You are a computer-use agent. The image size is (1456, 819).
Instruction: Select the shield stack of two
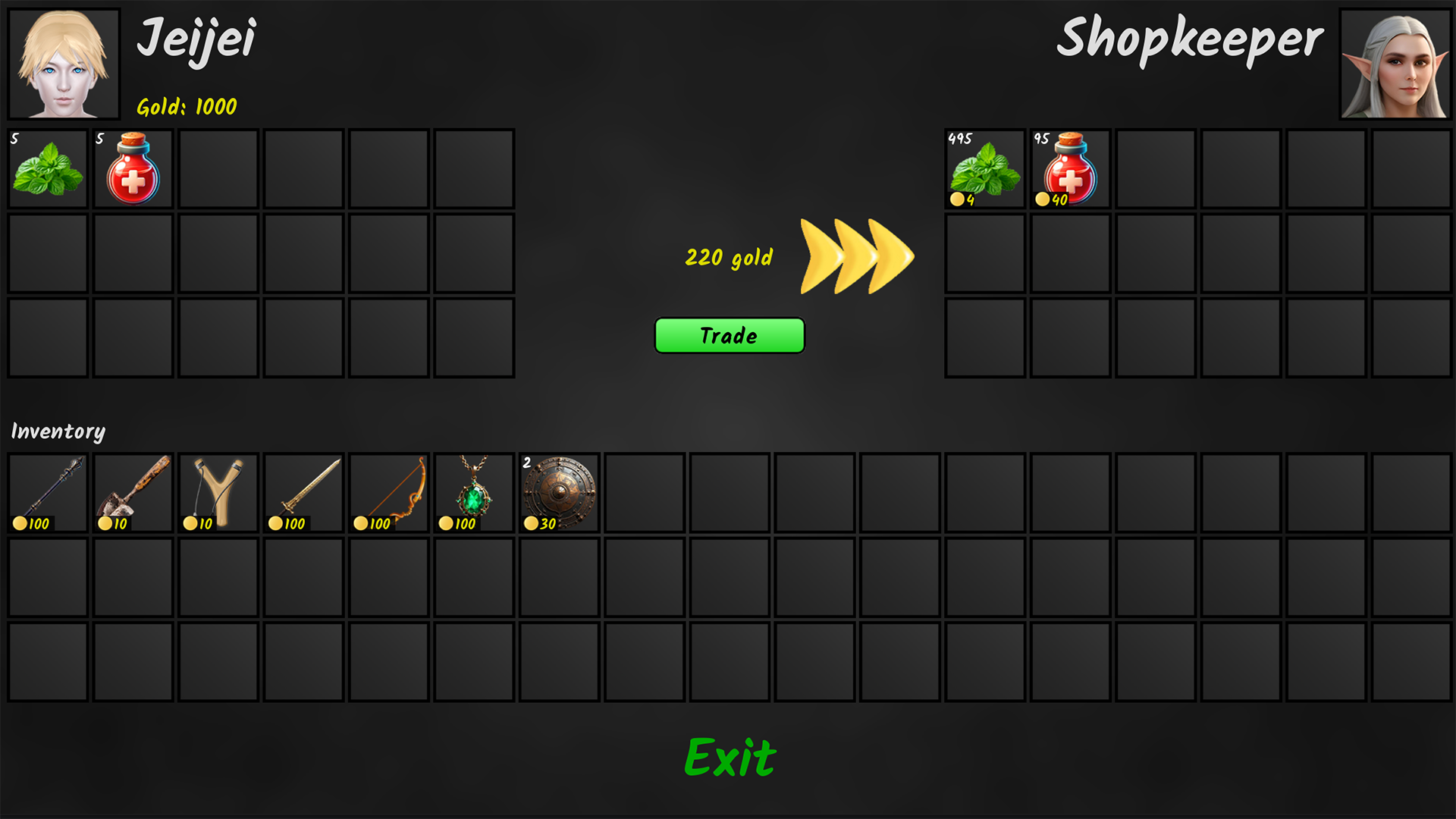point(558,492)
